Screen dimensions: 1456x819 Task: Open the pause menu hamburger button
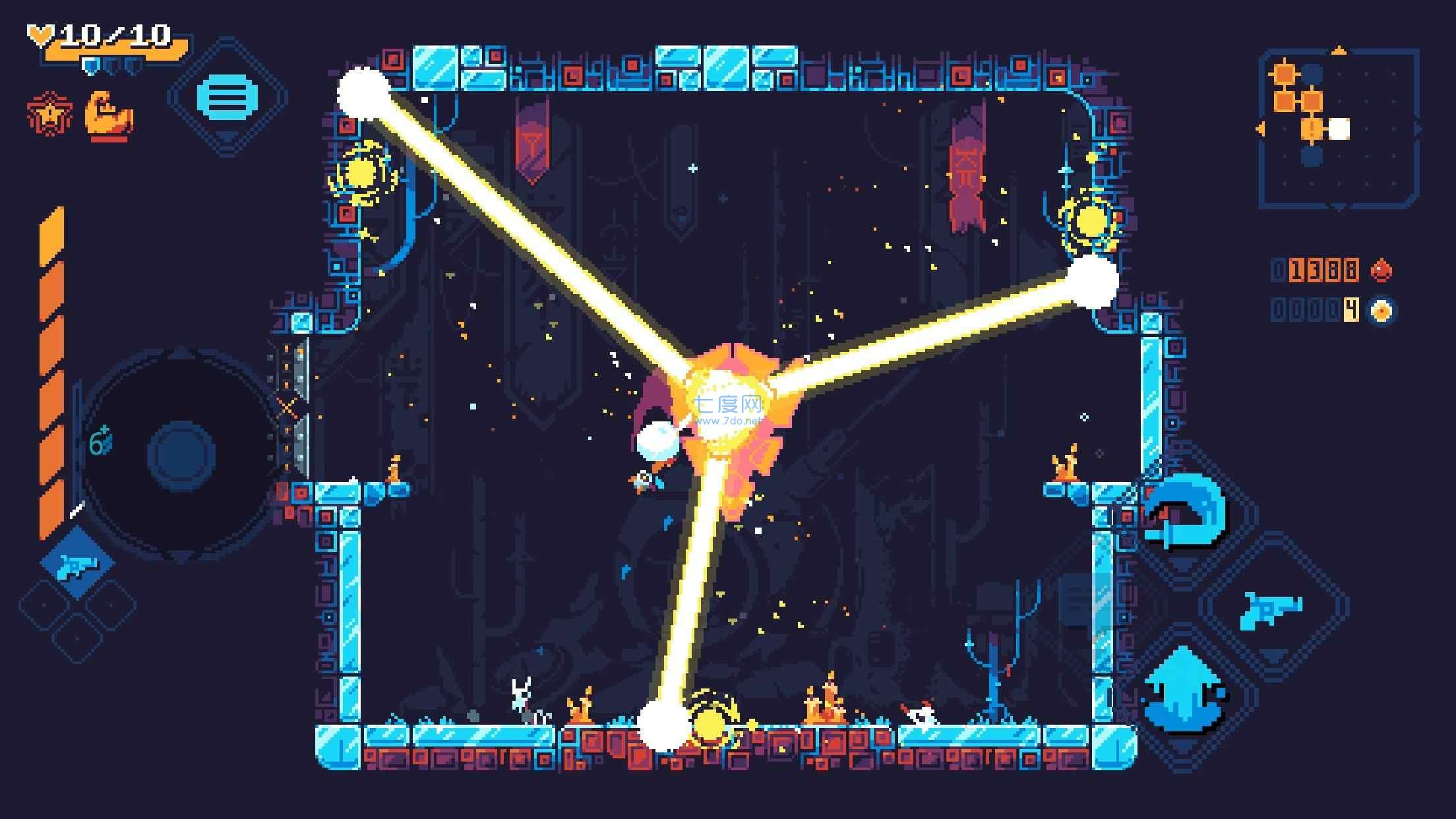(227, 98)
